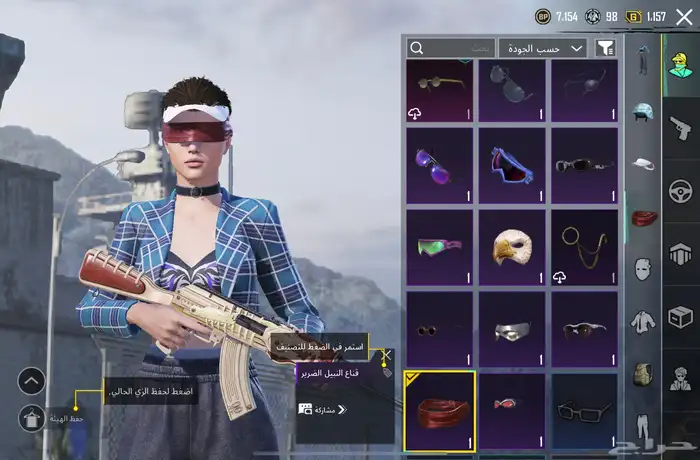Image resolution: width=700 pixels, height=460 pixels.
Task: Open the face mask category tab
Action: (x=644, y=268)
